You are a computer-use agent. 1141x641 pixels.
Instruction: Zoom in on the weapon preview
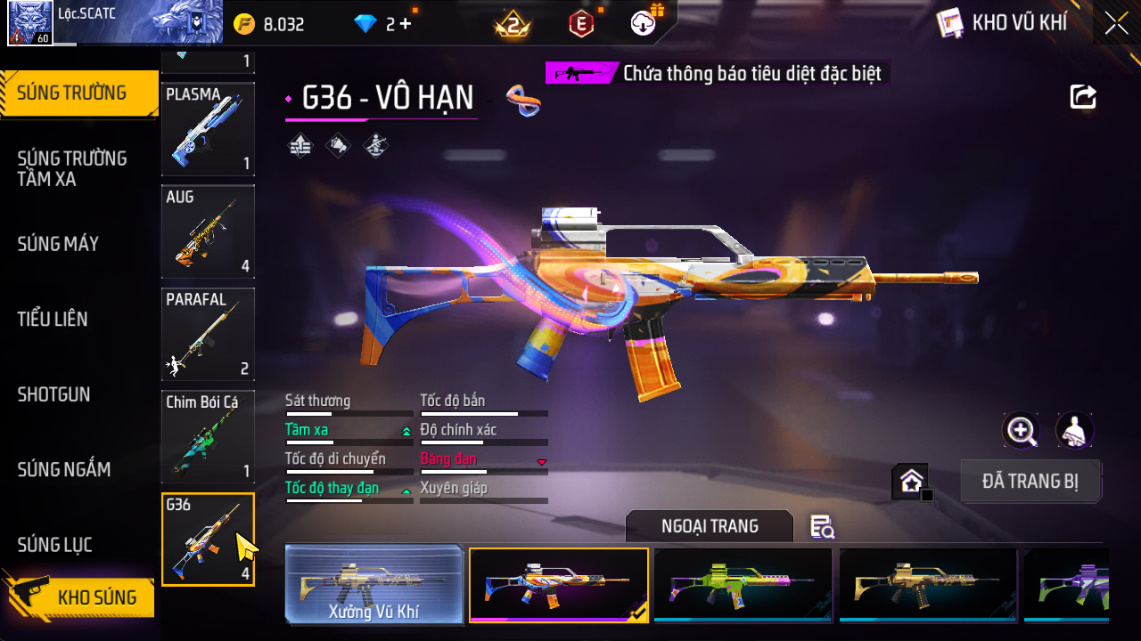[x=1021, y=431]
